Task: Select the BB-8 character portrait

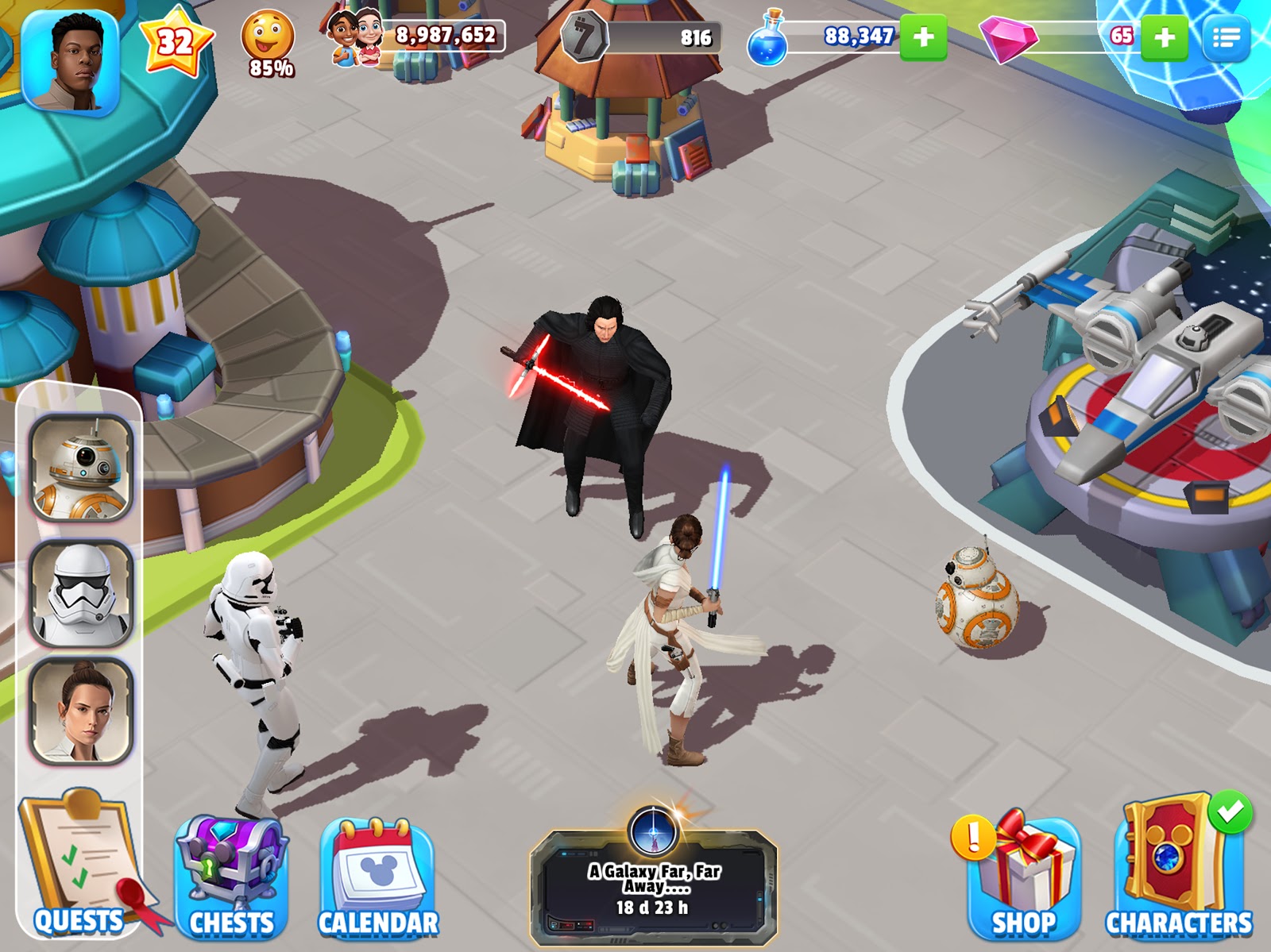Action: (x=81, y=468)
